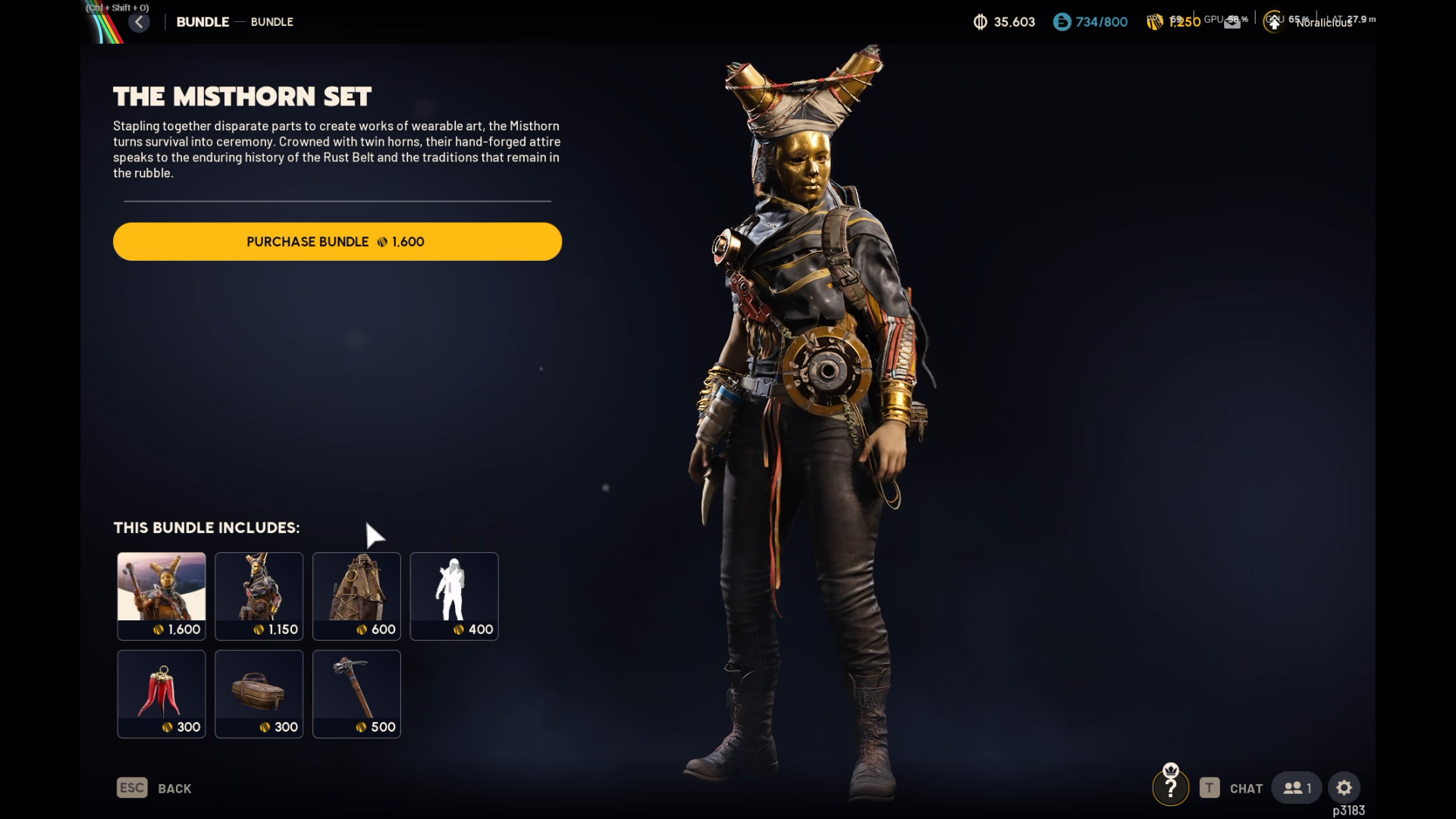This screenshot has width=1456, height=819.
Task: Open the help question mark button
Action: (x=1170, y=789)
